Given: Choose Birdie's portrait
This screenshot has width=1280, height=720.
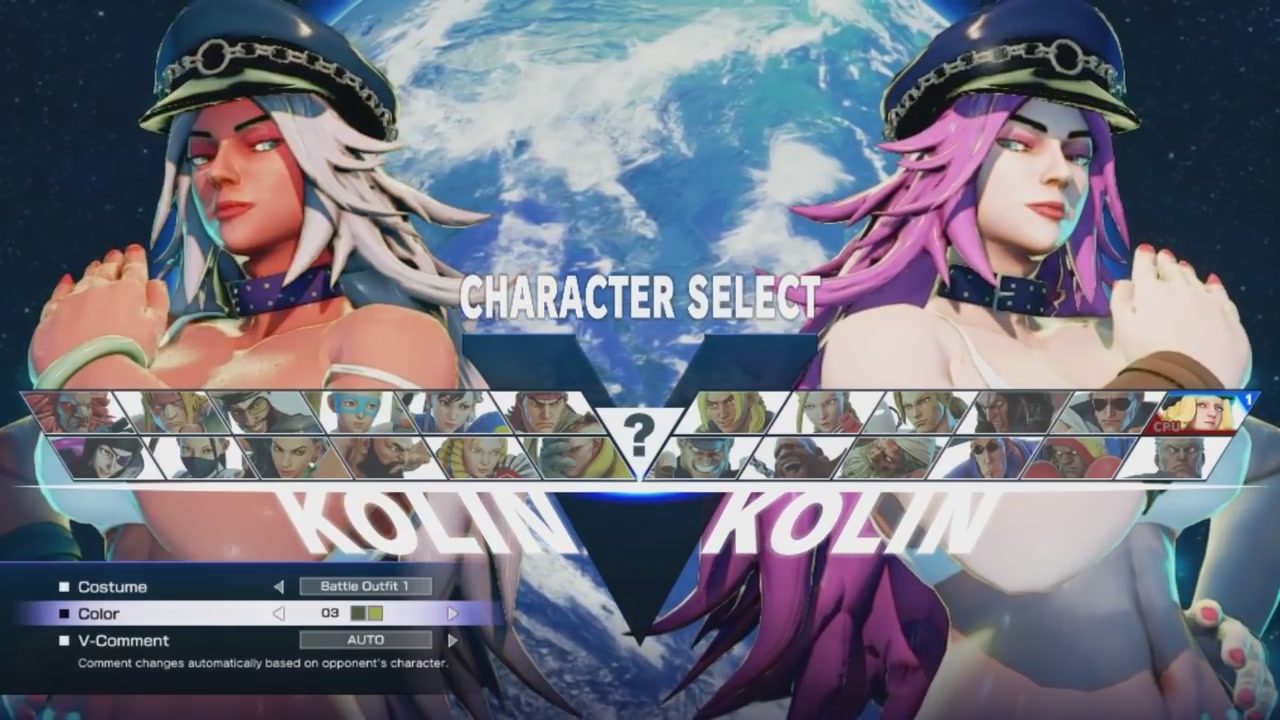Looking at the screenshot, I should [793, 459].
